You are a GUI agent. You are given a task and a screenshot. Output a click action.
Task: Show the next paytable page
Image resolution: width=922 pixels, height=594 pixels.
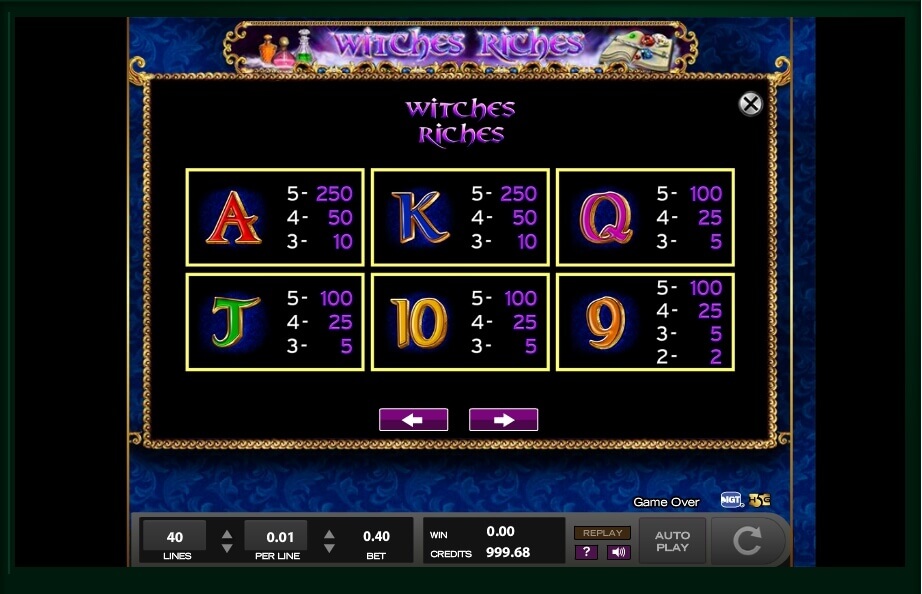[503, 420]
